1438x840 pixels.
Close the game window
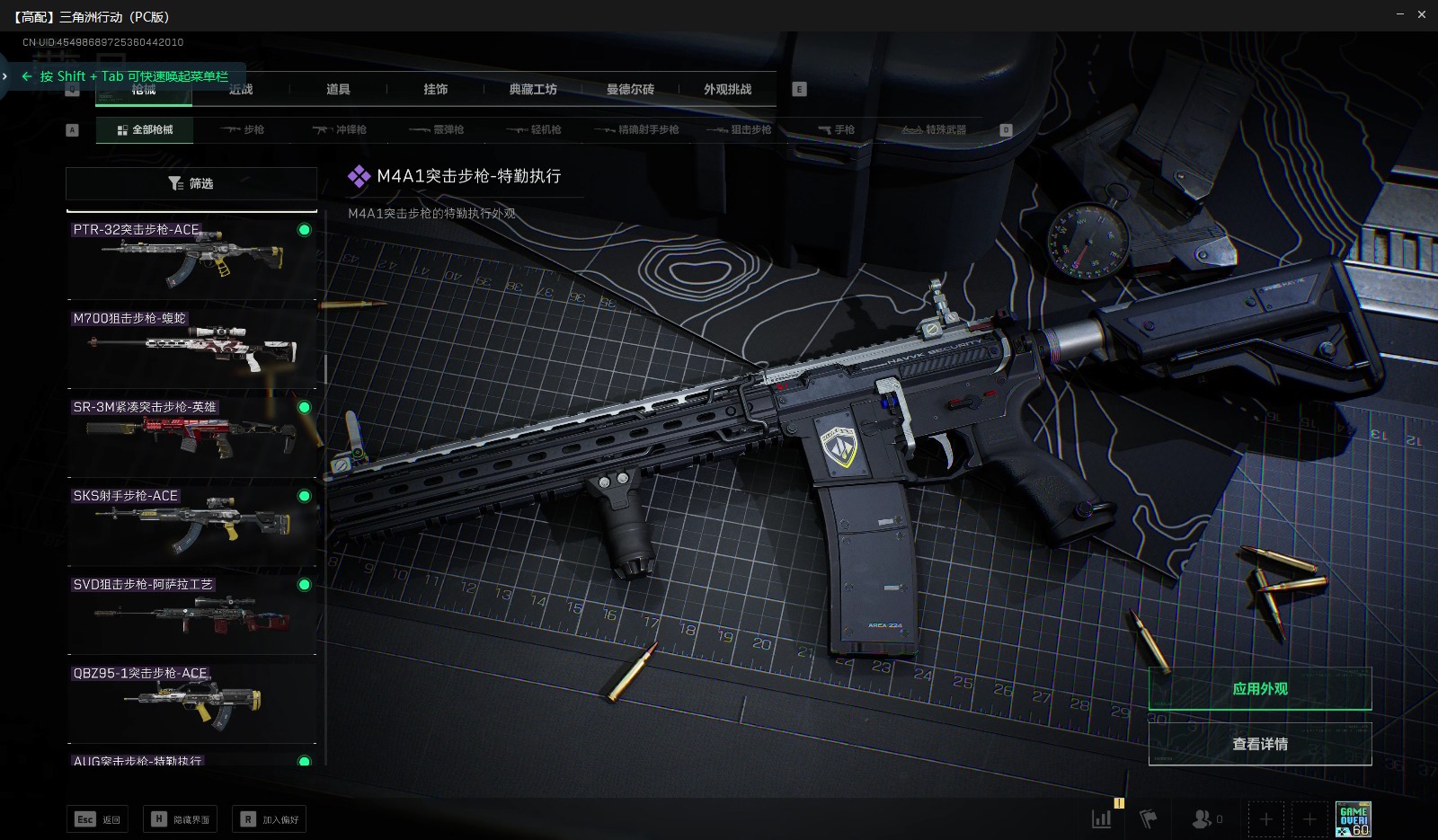(1422, 14)
